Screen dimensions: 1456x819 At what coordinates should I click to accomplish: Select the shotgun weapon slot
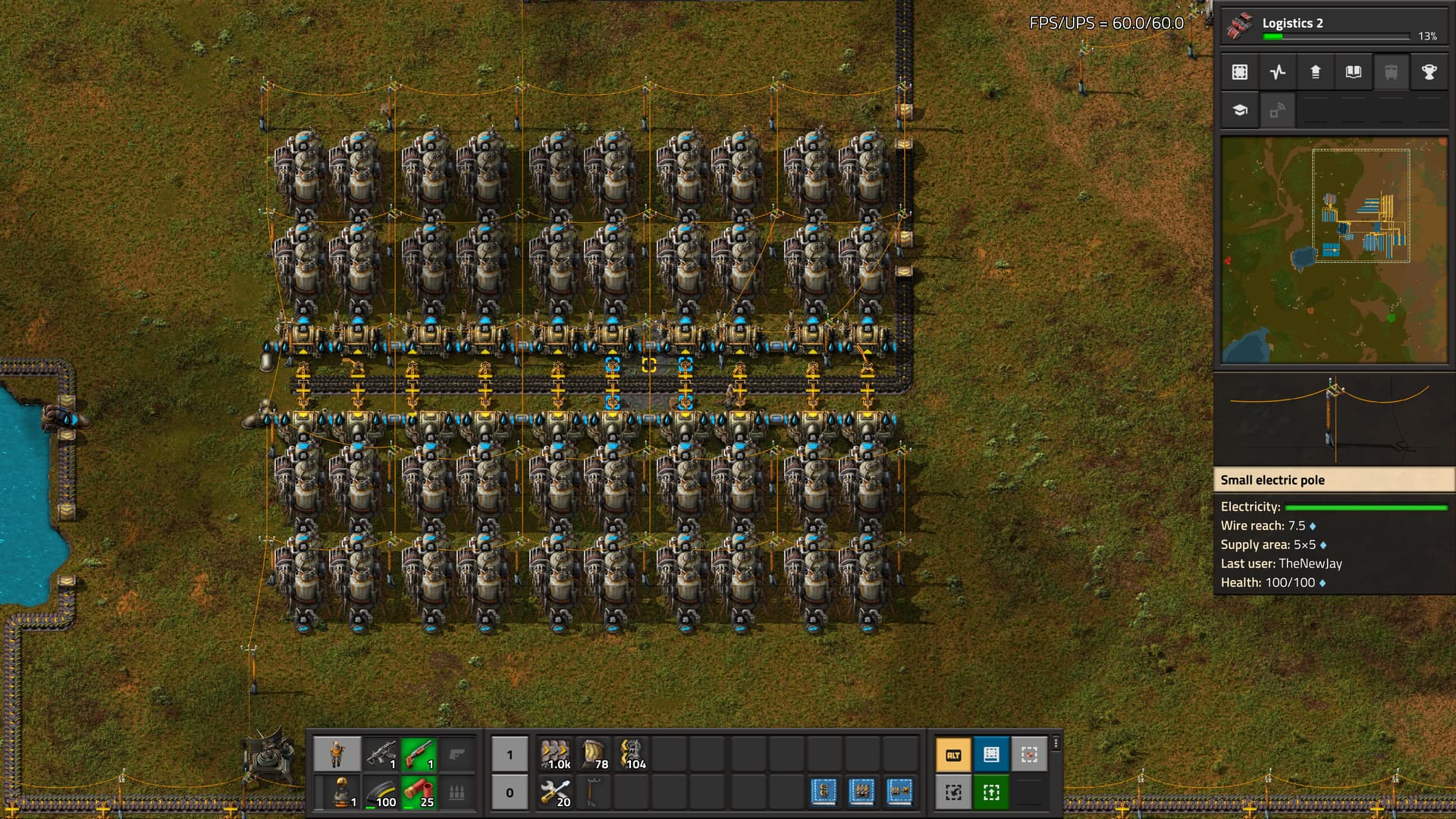coord(419,755)
